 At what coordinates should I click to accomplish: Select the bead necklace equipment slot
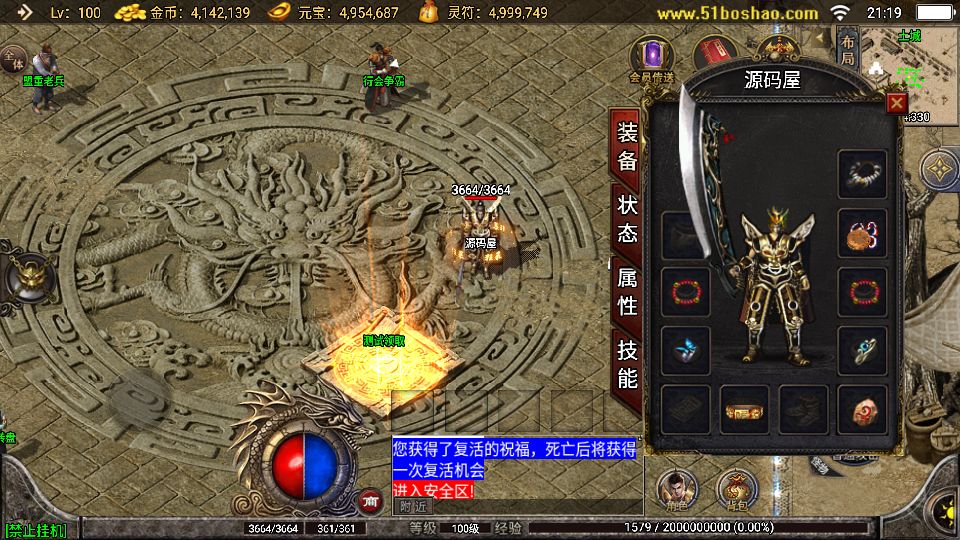tap(862, 175)
